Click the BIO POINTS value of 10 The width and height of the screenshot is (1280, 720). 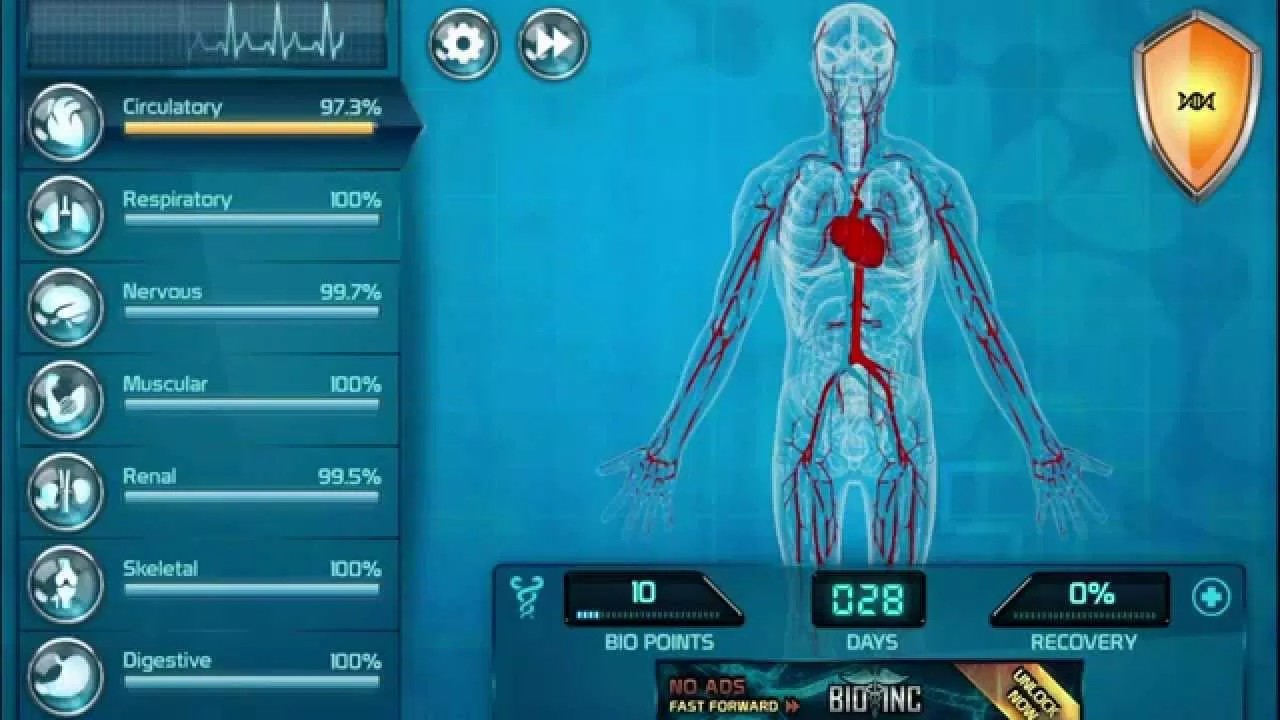coord(645,593)
